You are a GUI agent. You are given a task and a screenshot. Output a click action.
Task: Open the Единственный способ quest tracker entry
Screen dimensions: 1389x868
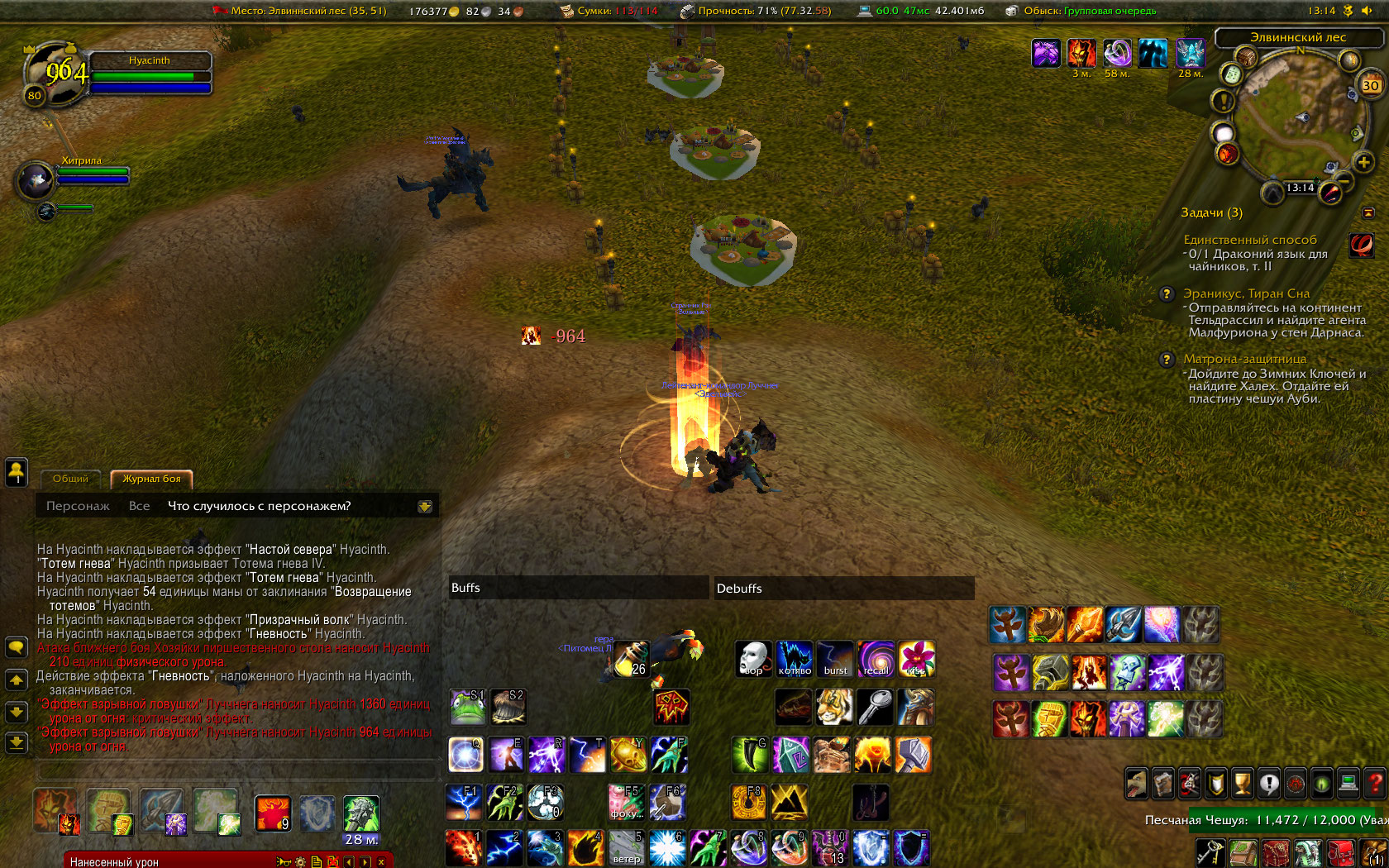click(1249, 240)
